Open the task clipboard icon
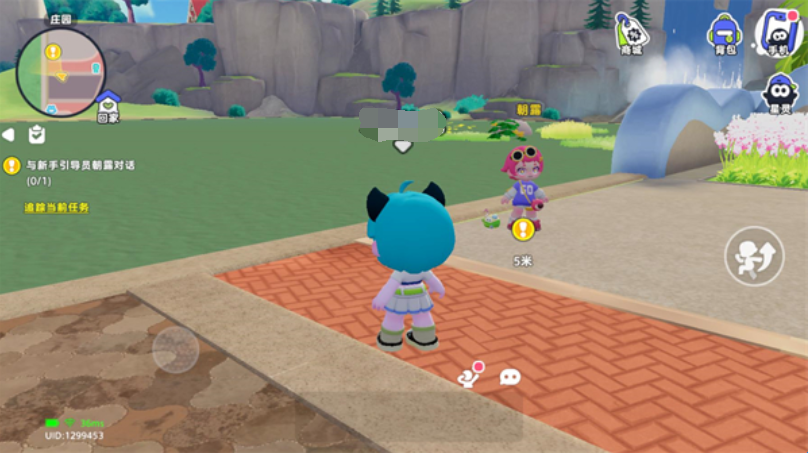808x453 pixels. [x=36, y=134]
